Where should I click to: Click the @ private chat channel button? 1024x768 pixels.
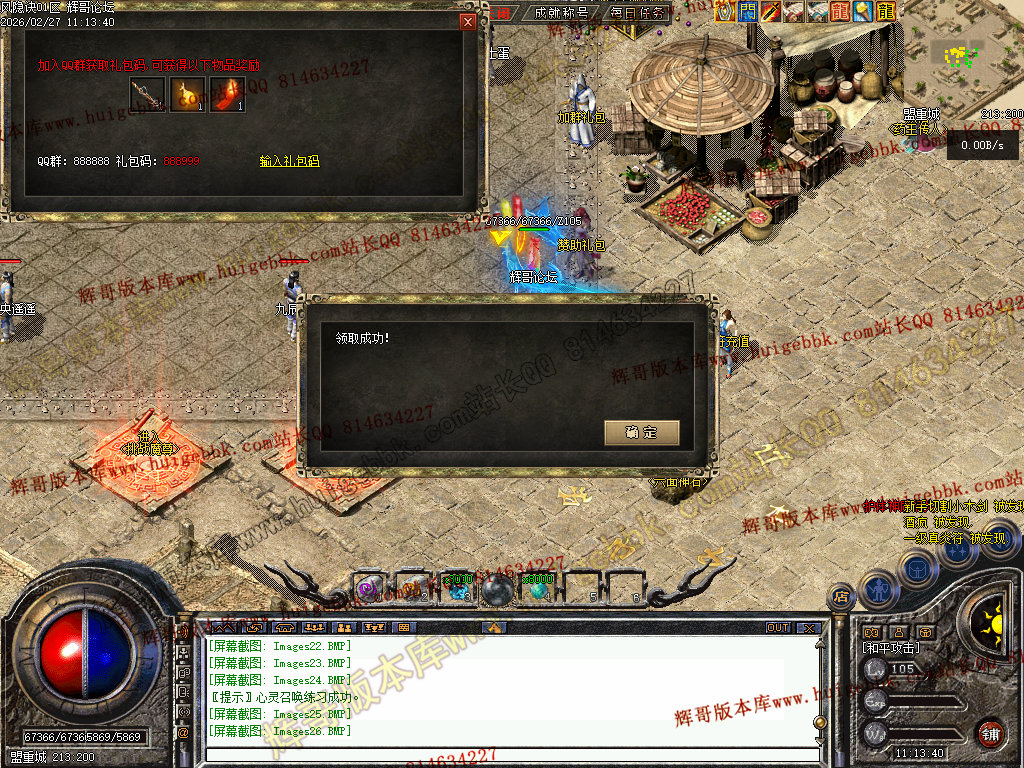183,733
